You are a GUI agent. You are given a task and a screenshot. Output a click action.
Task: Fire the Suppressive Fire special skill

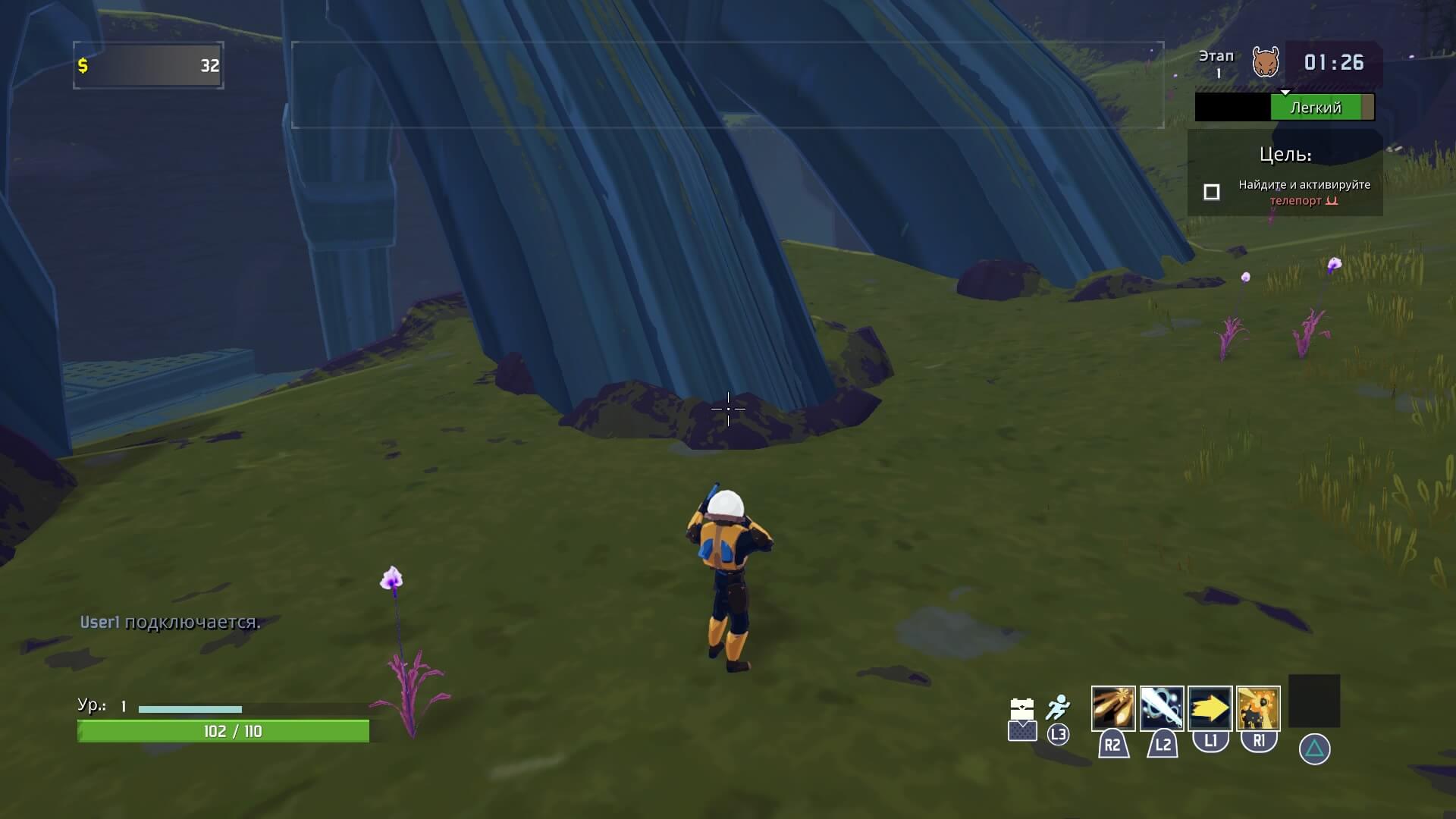(1258, 708)
